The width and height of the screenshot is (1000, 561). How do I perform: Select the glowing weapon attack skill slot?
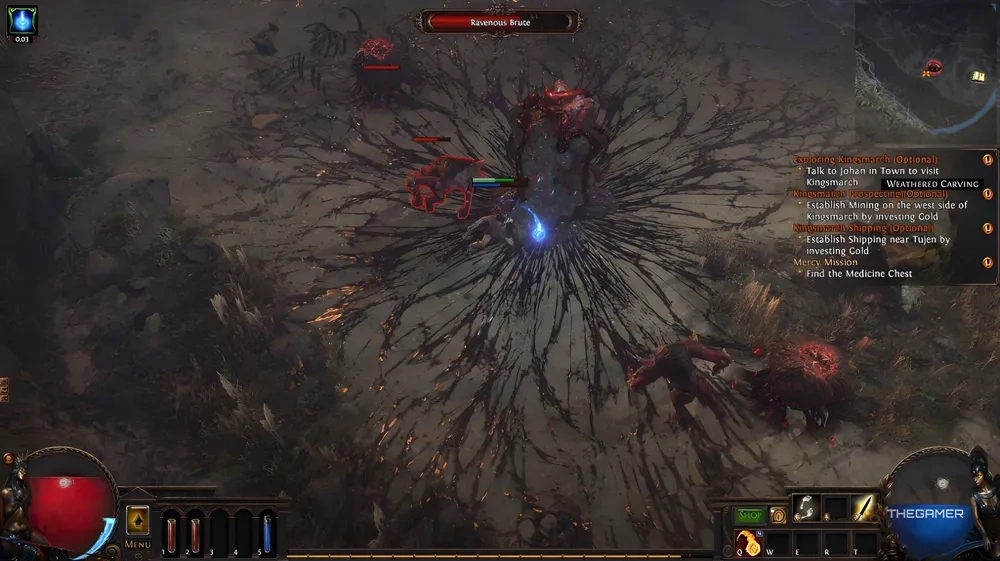862,509
